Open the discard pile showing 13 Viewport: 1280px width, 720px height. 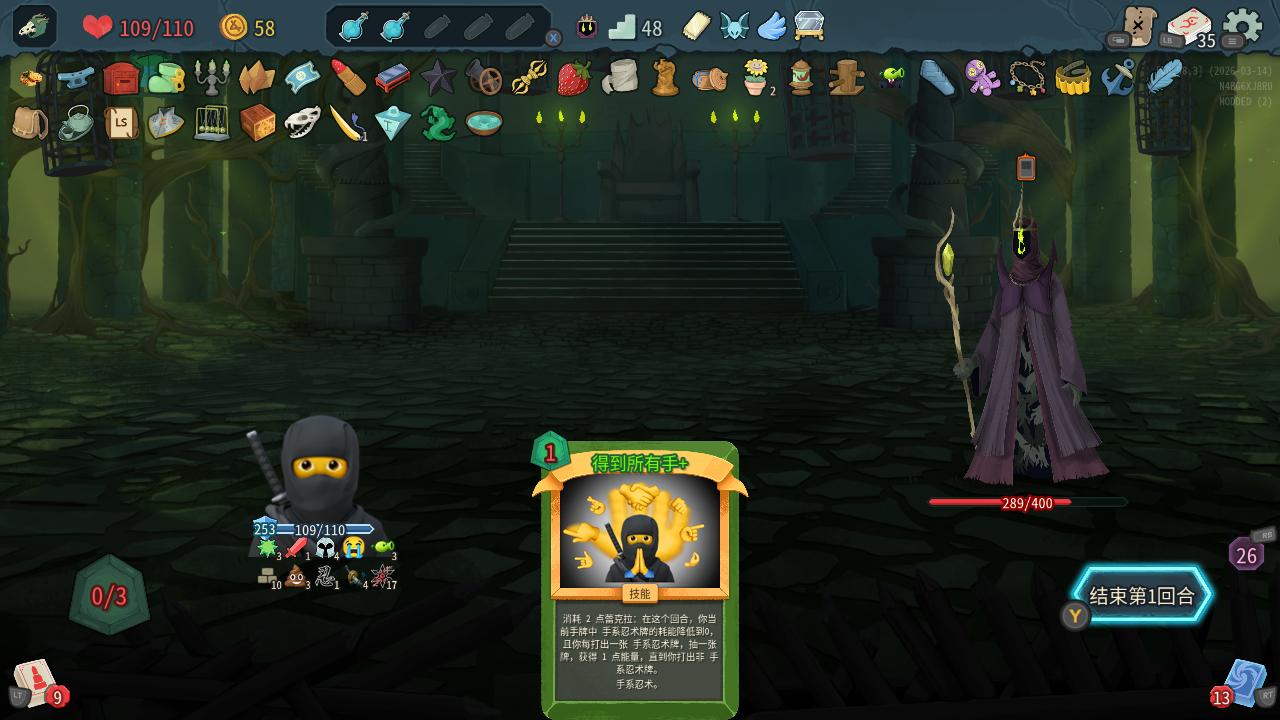pos(1243,682)
